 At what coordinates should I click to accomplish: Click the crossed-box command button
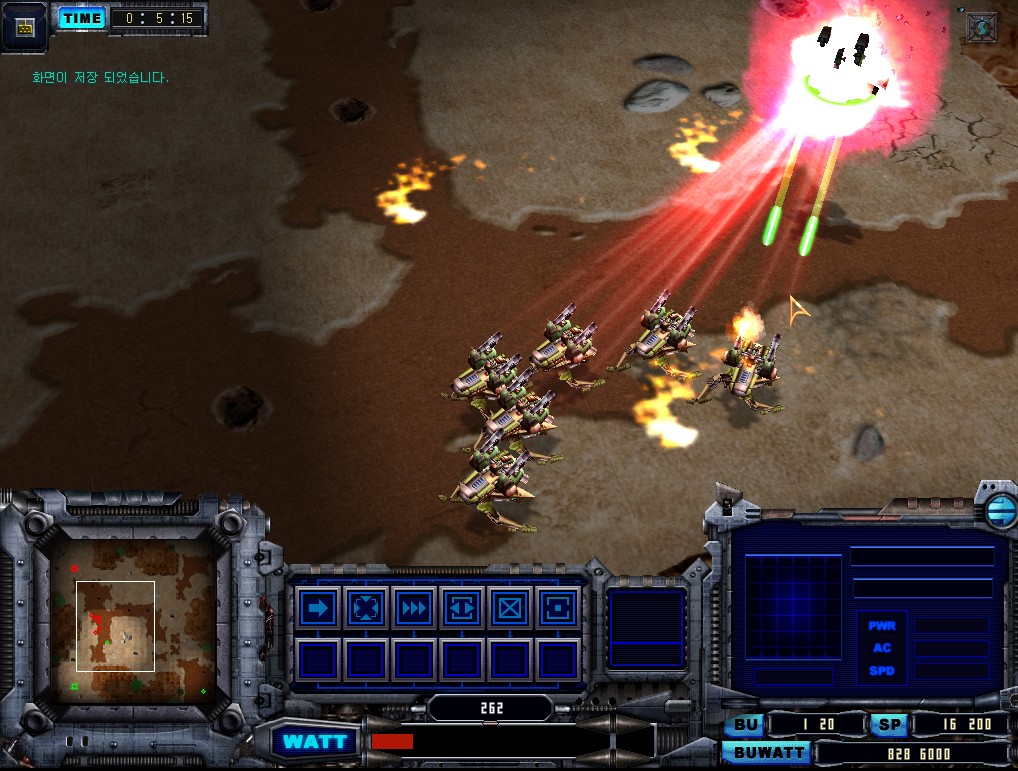(510, 608)
